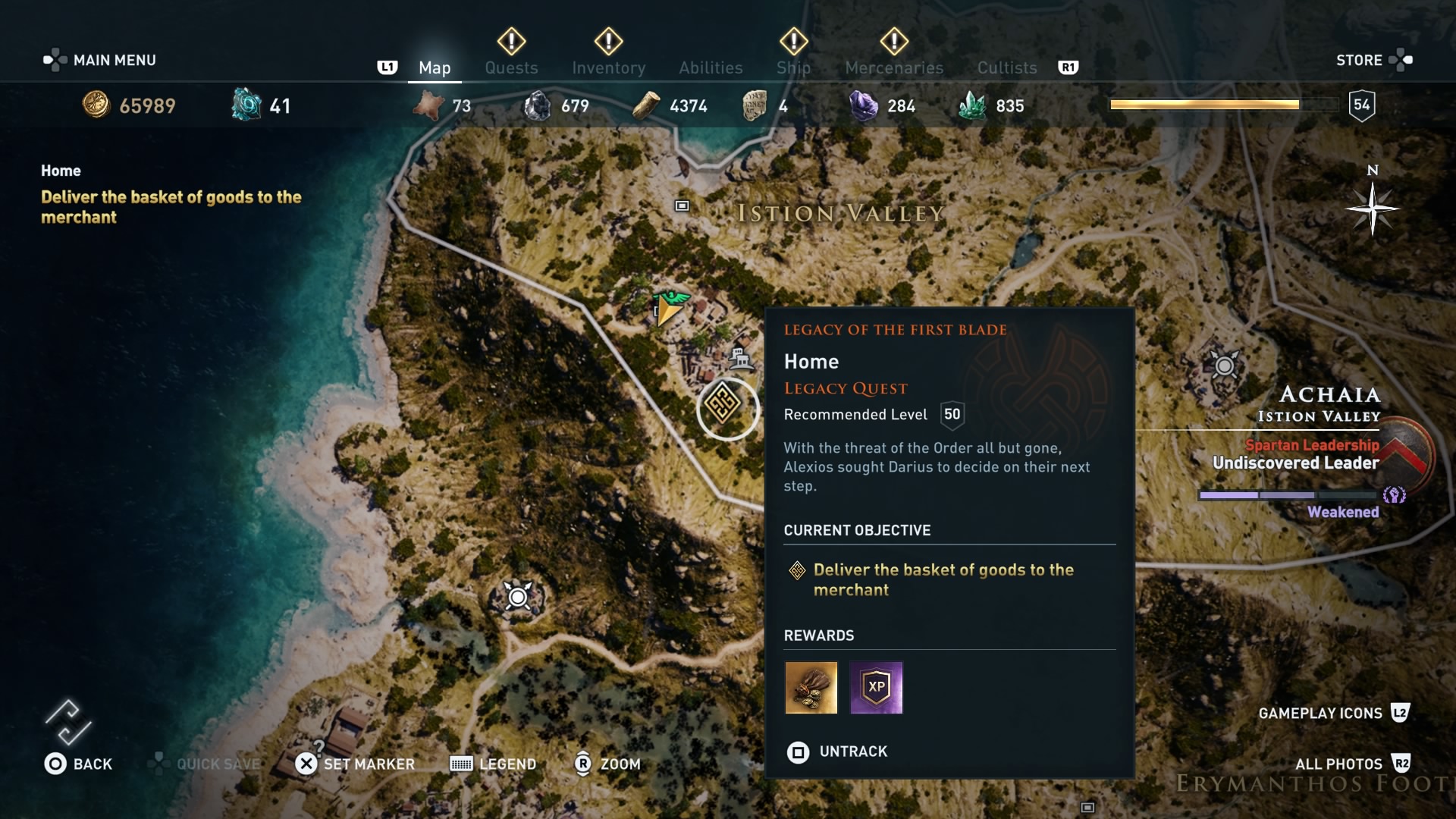Open the in-game Store
Viewport: 1456px width, 819px height.
point(1361,59)
